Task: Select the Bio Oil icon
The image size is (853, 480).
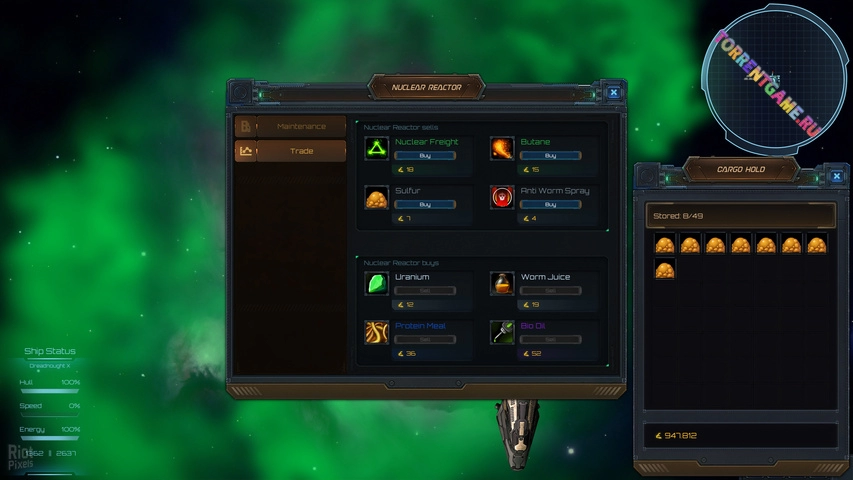Action: pos(502,332)
